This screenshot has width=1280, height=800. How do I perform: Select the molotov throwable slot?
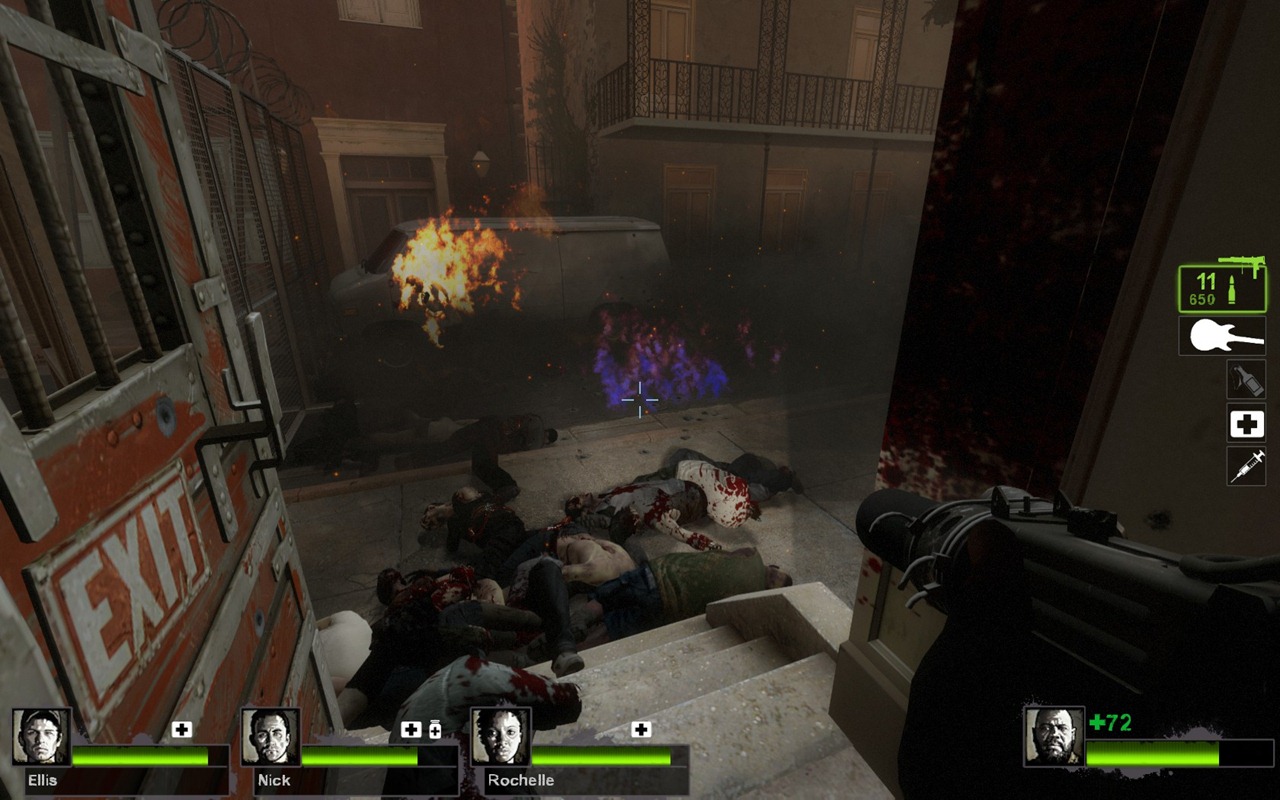[x=1246, y=379]
